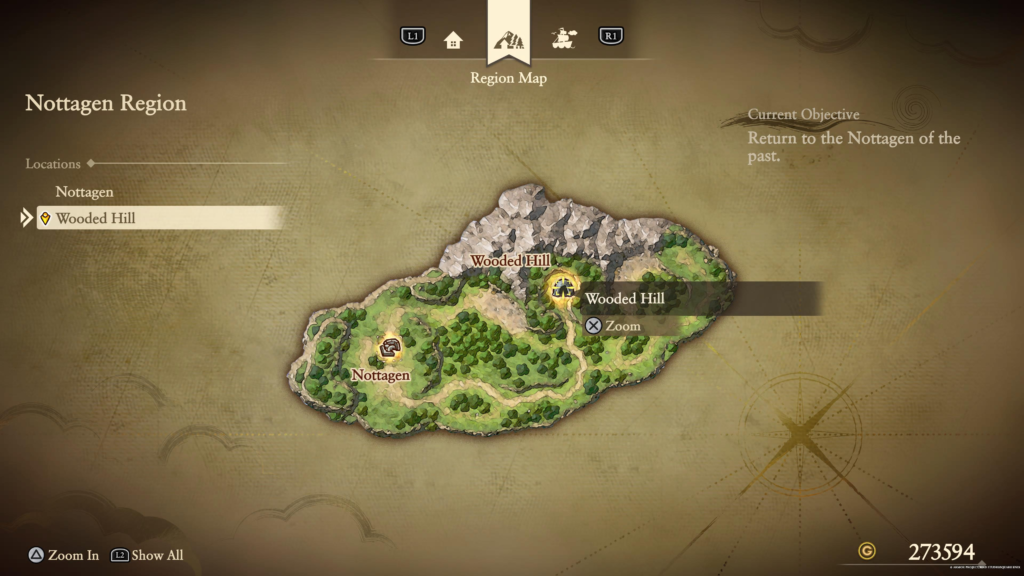Switch to the house map tab
The height and width of the screenshot is (576, 1024).
point(453,40)
